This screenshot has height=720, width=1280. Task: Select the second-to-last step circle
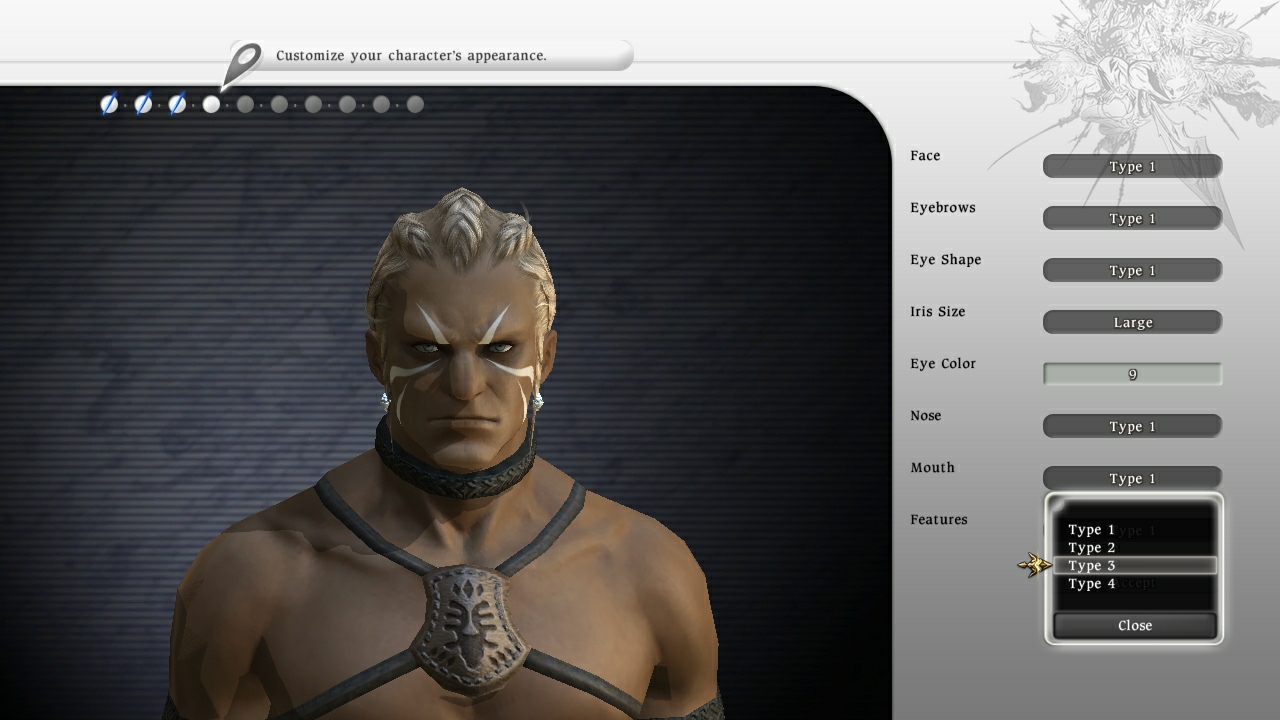click(x=381, y=104)
